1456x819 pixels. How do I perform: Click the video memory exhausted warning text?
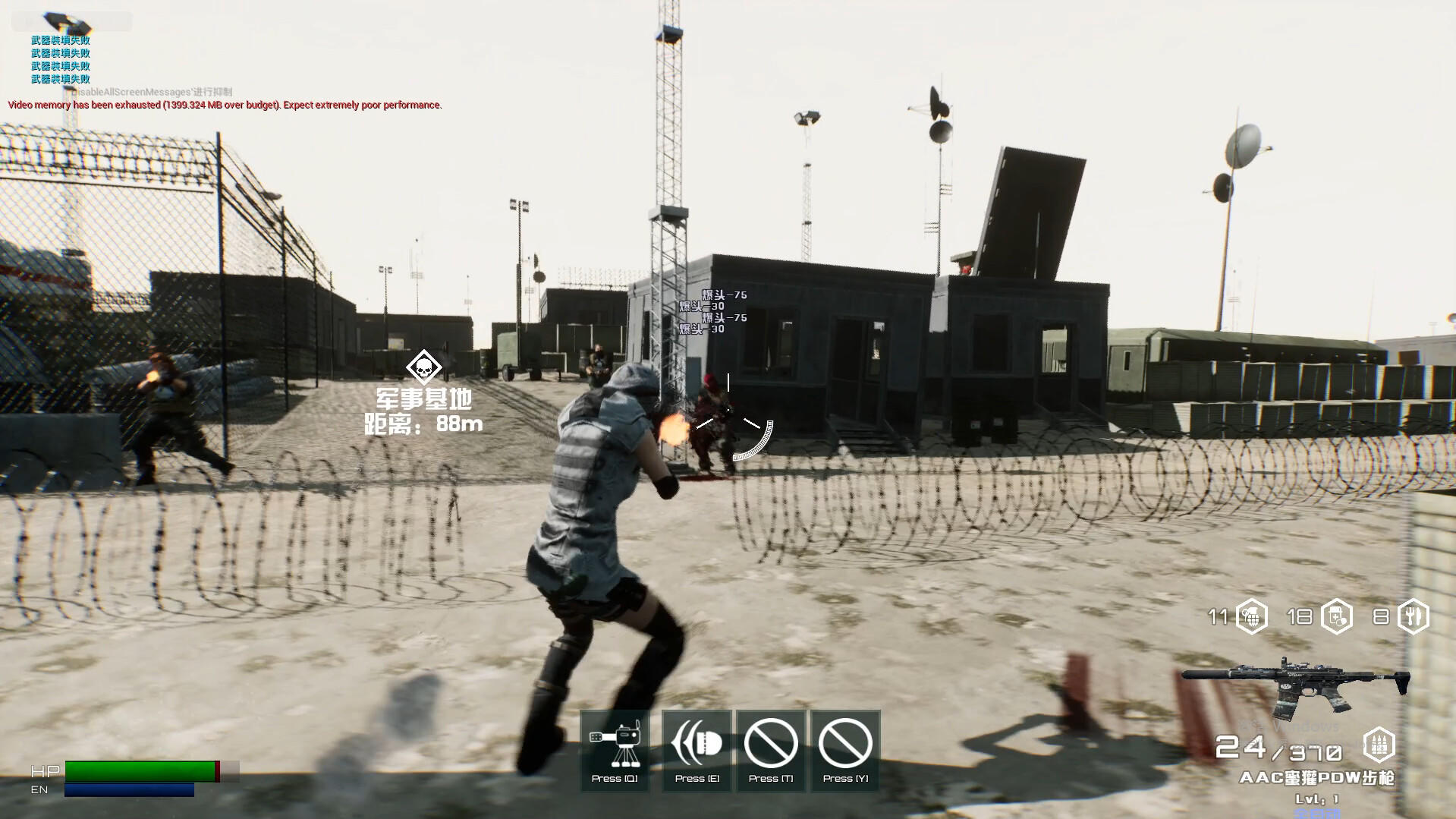(223, 105)
